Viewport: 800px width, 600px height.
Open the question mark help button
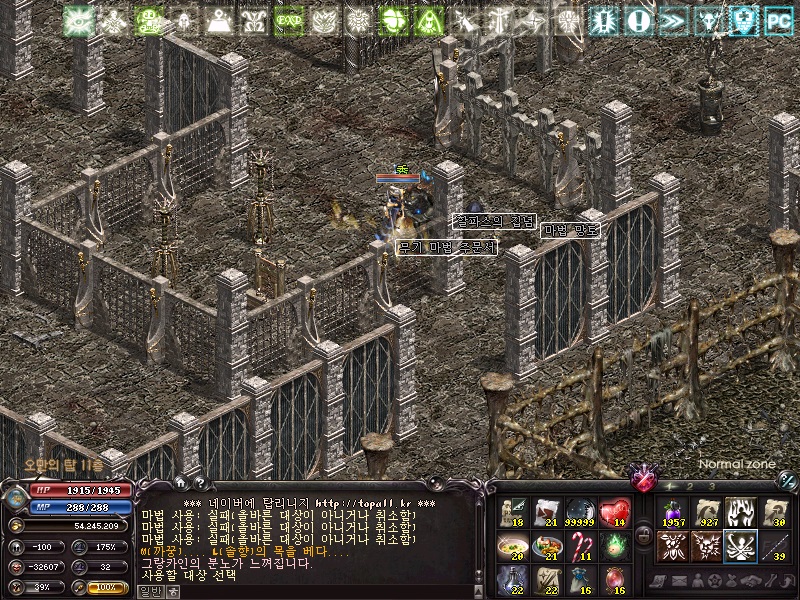click(200, 484)
